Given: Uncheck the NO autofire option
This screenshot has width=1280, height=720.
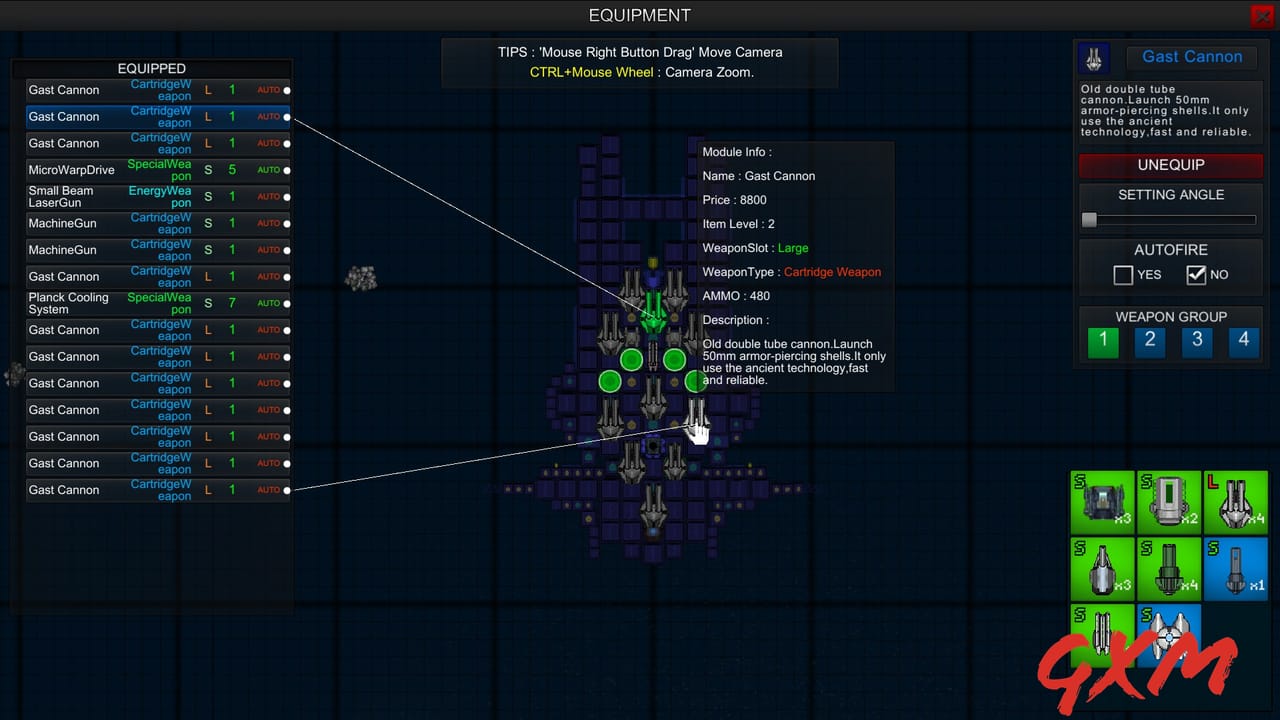Looking at the screenshot, I should pos(1196,274).
